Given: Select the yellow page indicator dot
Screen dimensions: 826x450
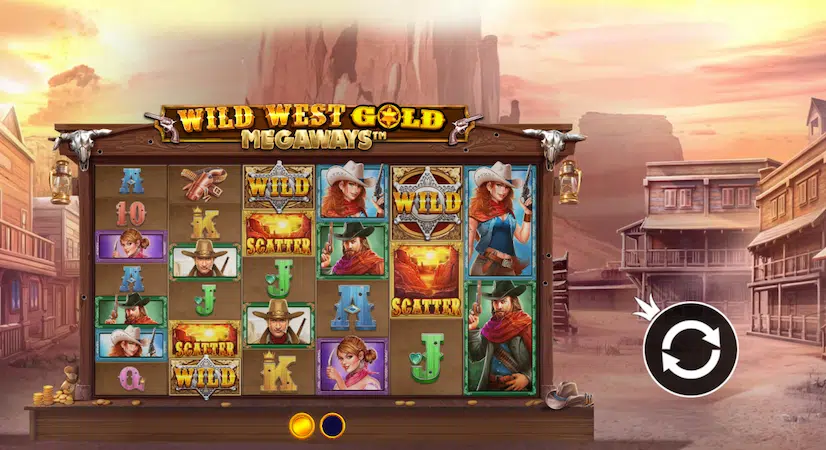Looking at the screenshot, I should 302,425.
